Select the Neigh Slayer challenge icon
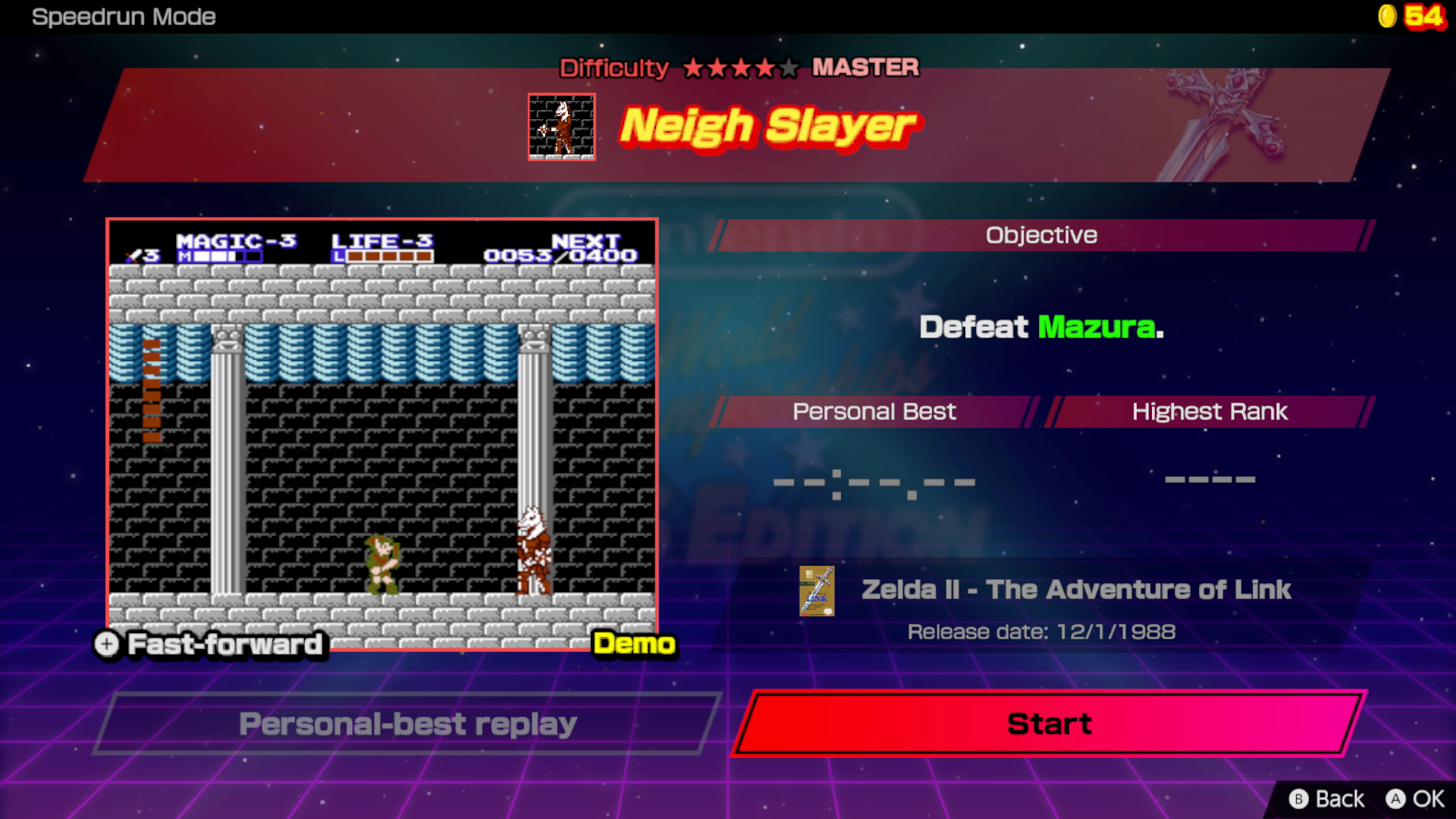Viewport: 1456px width, 819px height. click(562, 127)
